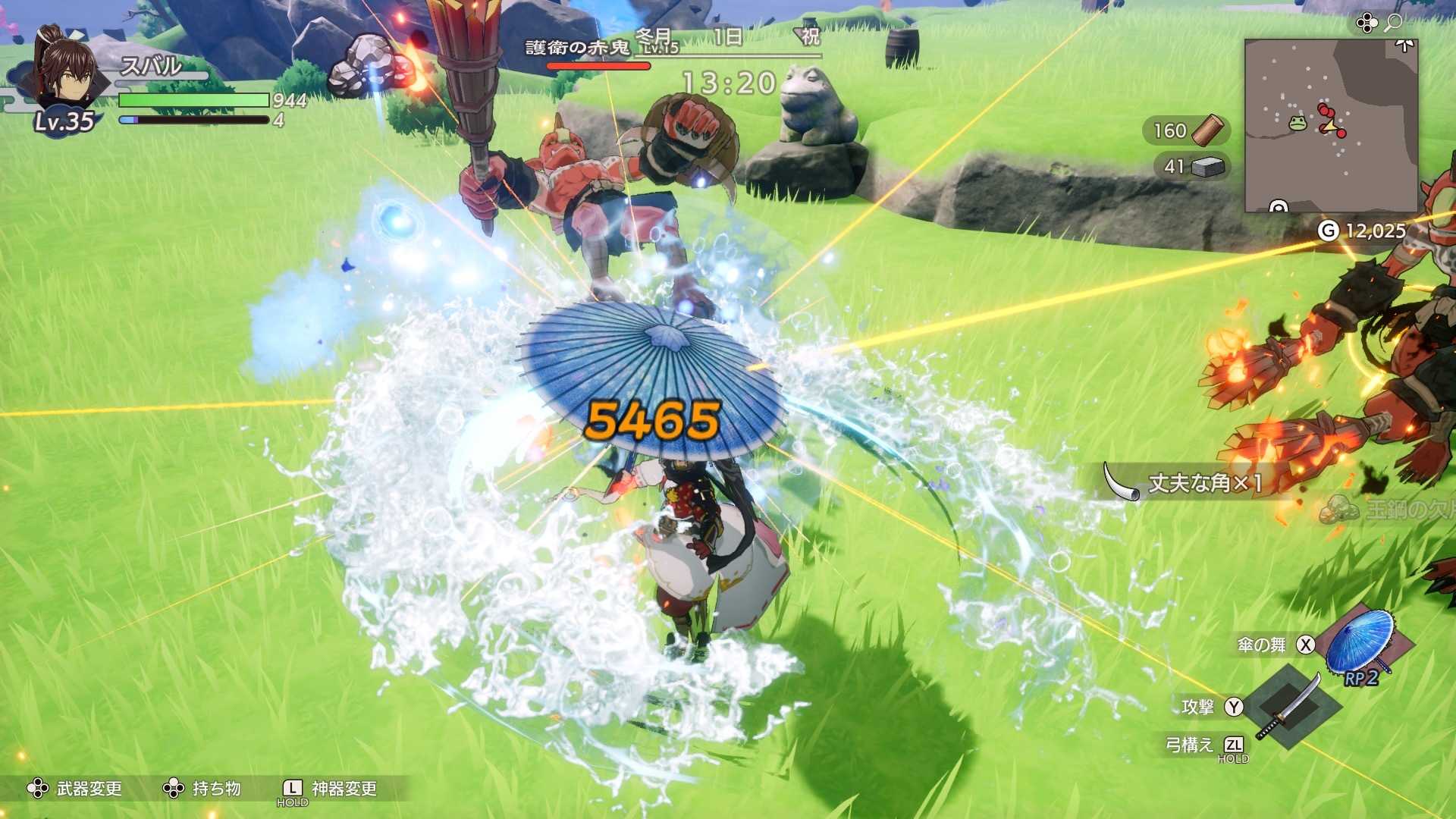This screenshot has width=1456, height=819.
Task: Open the 持ち物 inventory entry
Action: click(215, 789)
